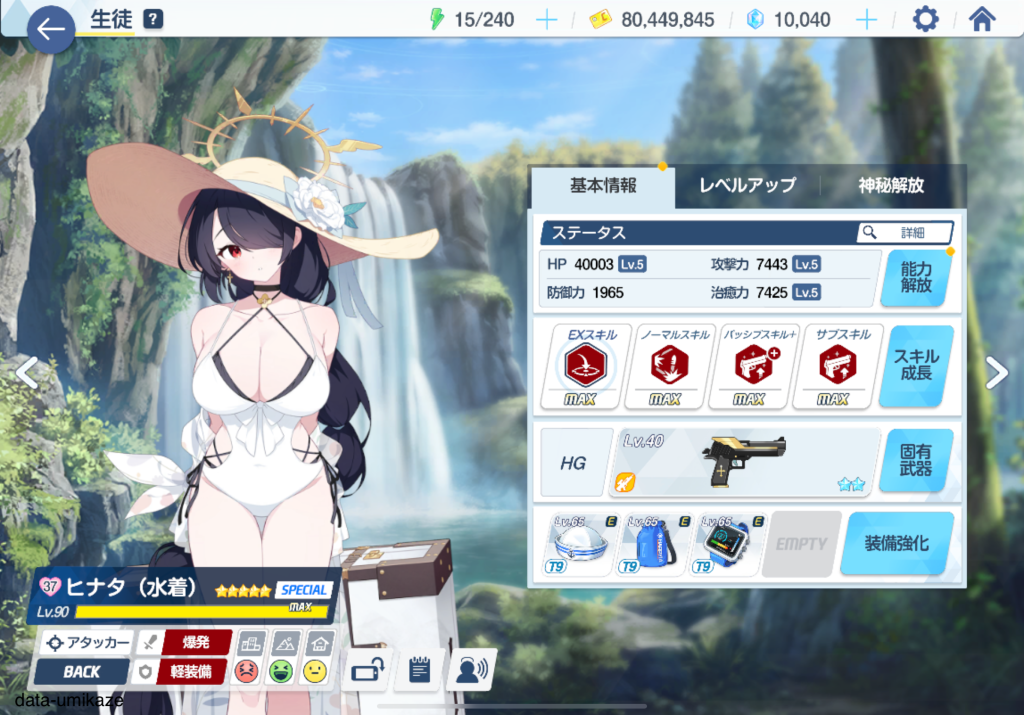The width and height of the screenshot is (1024, 715).
Task: Switch to the 神秘解放 tab
Action: (891, 185)
